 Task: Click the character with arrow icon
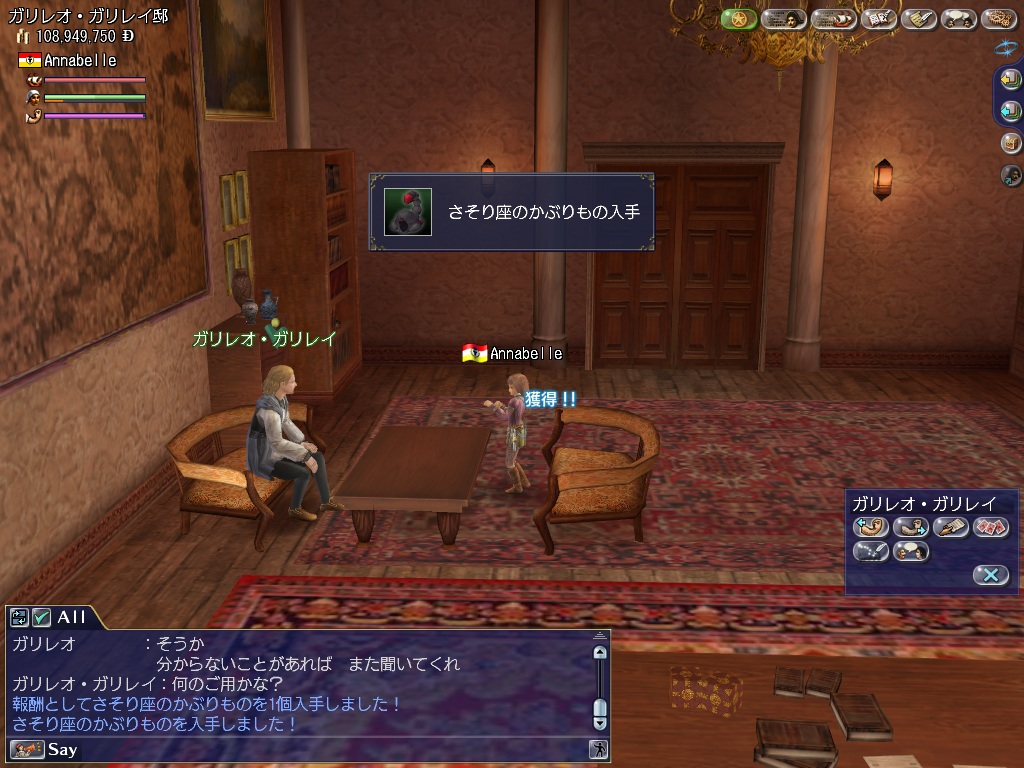click(1010, 176)
